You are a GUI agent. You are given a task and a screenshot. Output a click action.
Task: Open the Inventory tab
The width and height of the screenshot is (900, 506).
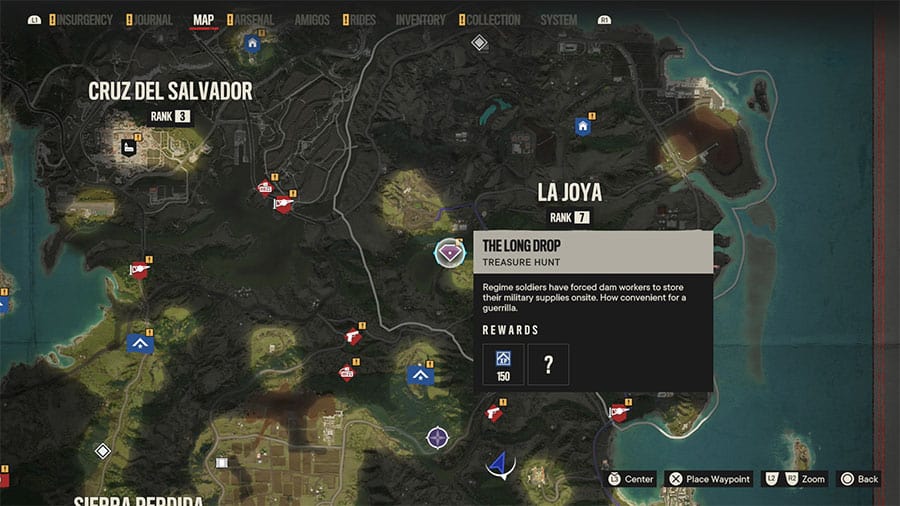click(420, 20)
